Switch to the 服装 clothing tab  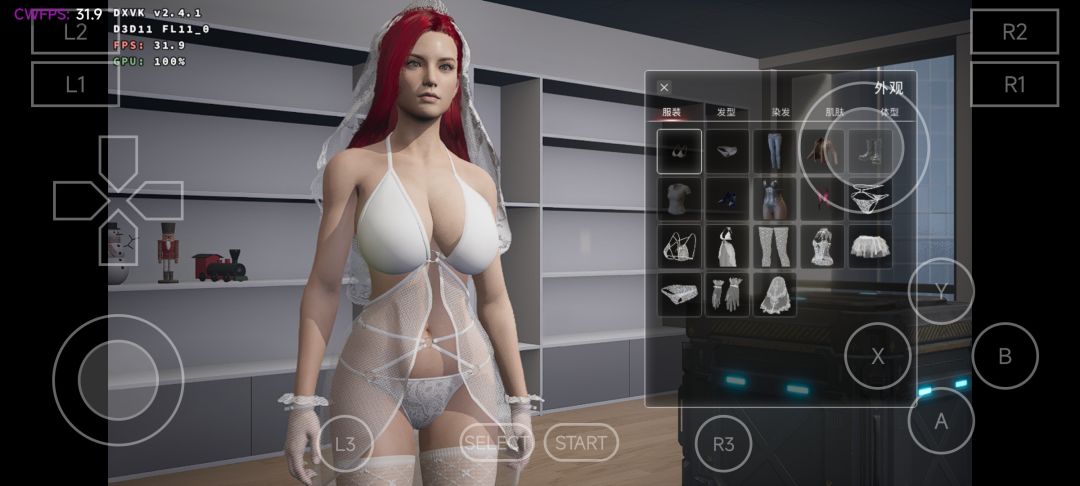671,113
